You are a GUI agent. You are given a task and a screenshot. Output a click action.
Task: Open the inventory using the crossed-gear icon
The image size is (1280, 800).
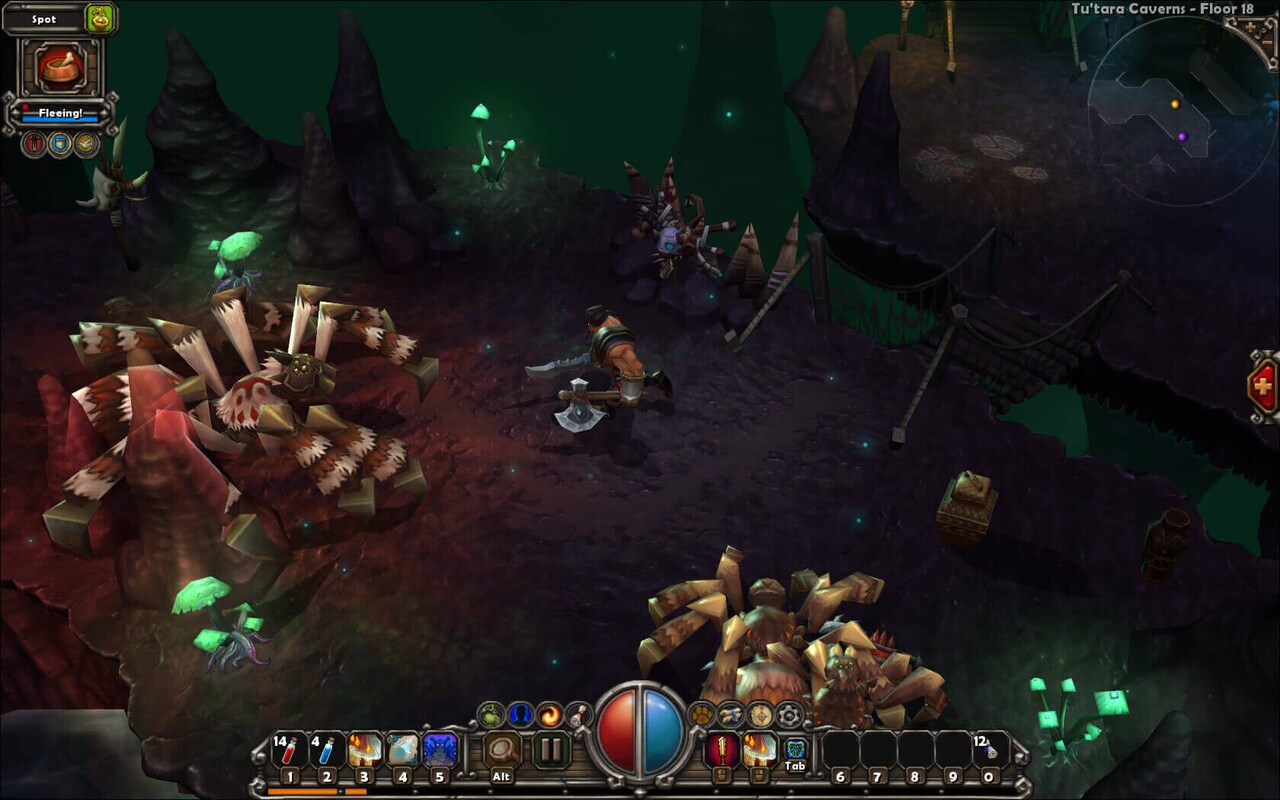(733, 712)
